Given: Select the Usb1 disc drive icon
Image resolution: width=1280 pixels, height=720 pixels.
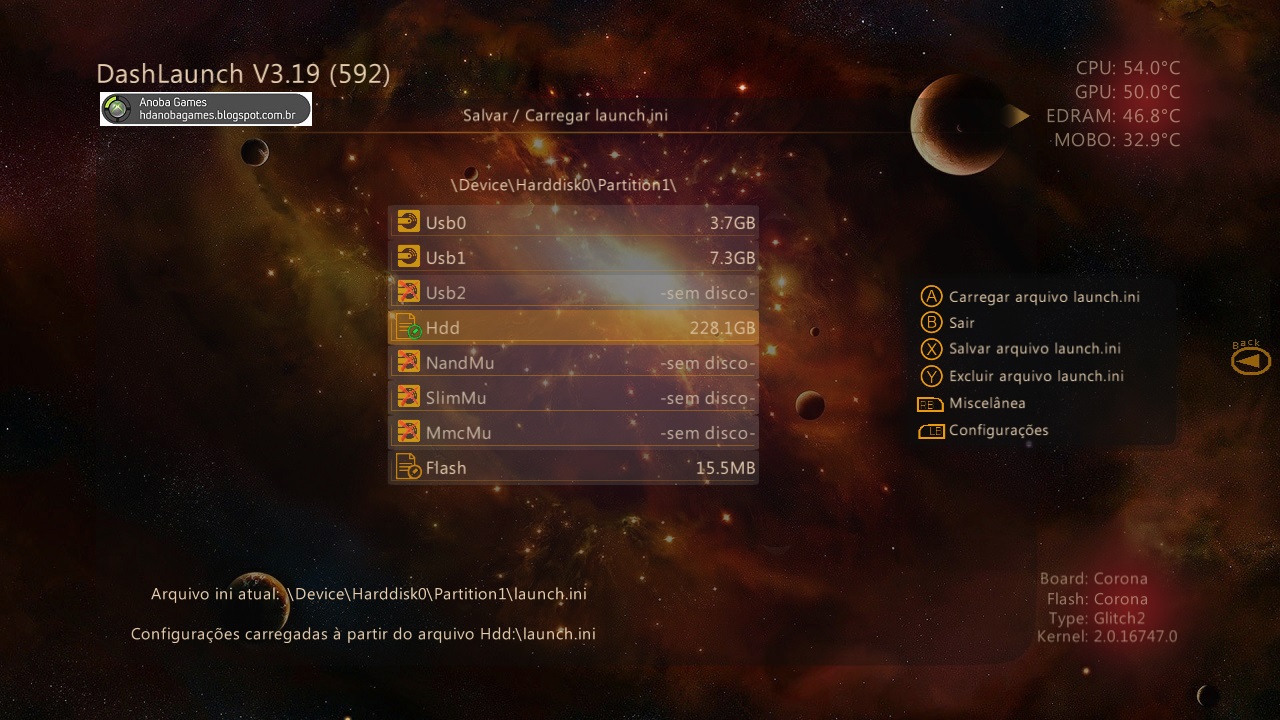Looking at the screenshot, I should (409, 257).
